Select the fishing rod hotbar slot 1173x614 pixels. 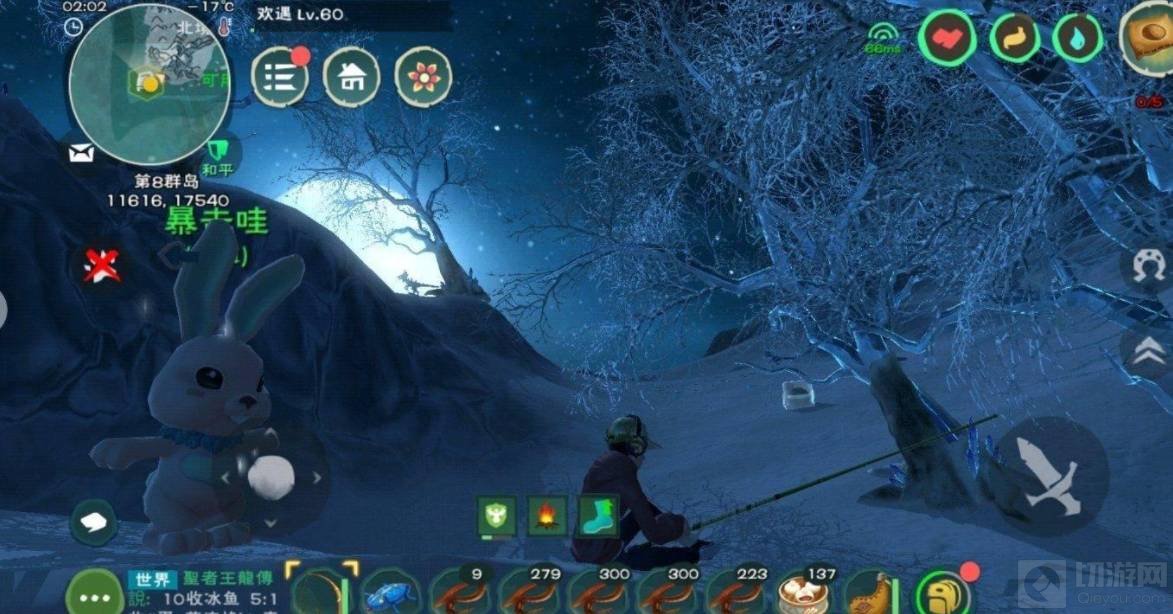click(322, 592)
